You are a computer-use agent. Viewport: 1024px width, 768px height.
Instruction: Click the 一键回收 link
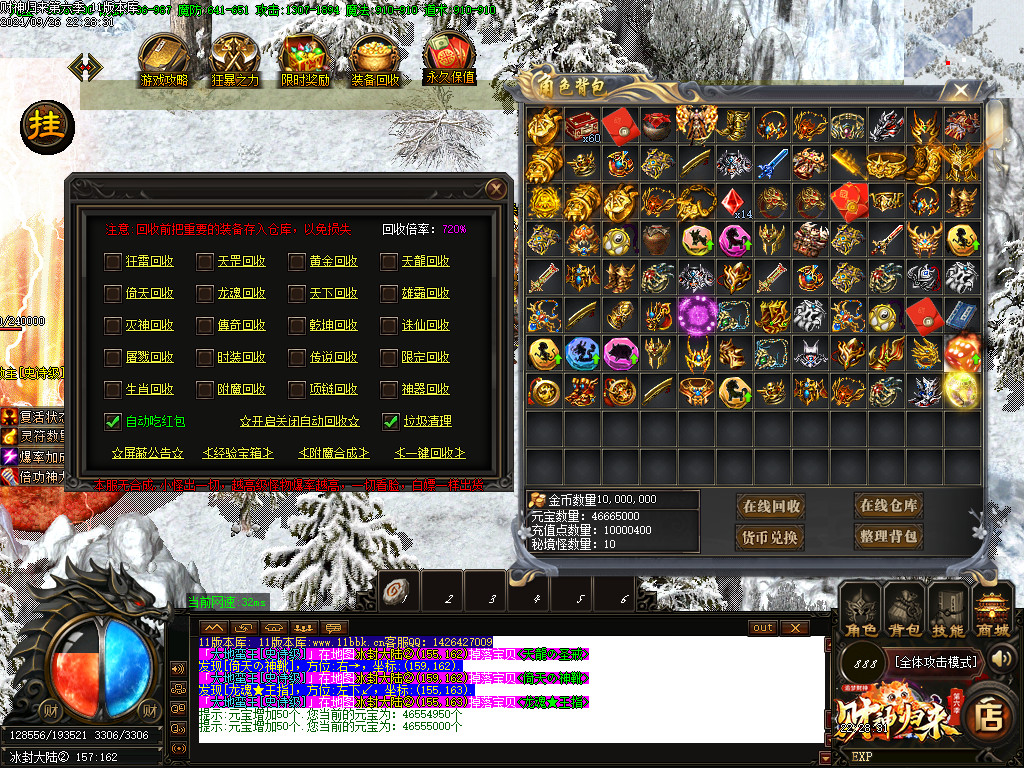coord(430,453)
